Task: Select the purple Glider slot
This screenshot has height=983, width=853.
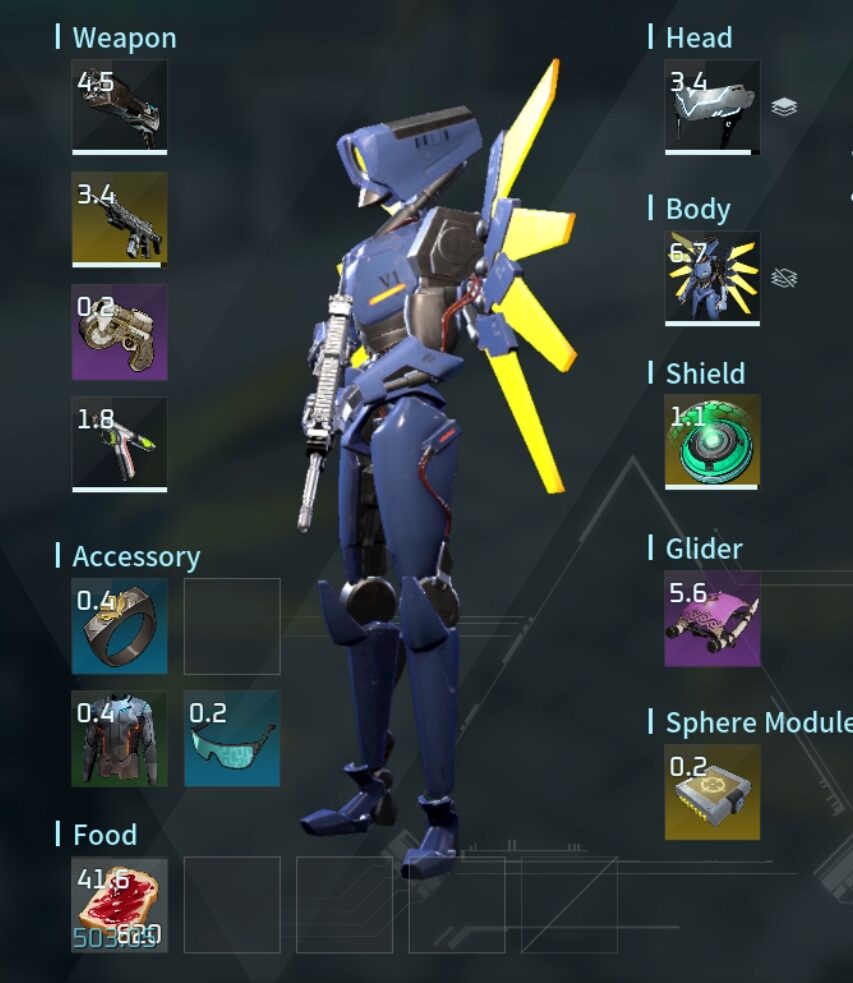Action: point(712,618)
